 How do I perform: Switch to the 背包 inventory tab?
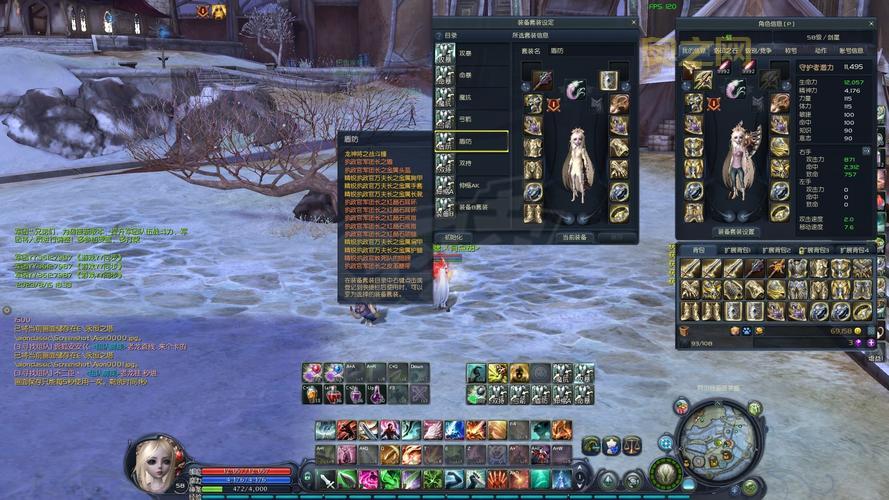coord(699,250)
